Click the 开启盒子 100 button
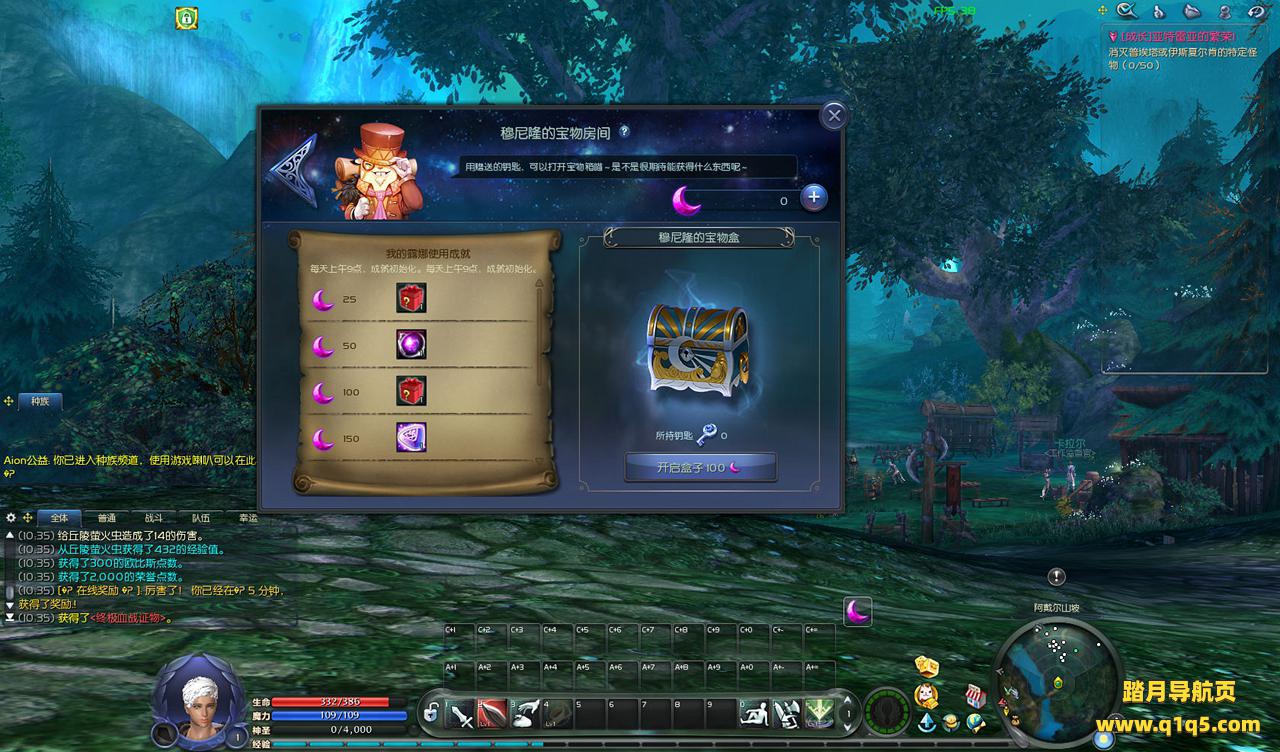 click(x=700, y=467)
